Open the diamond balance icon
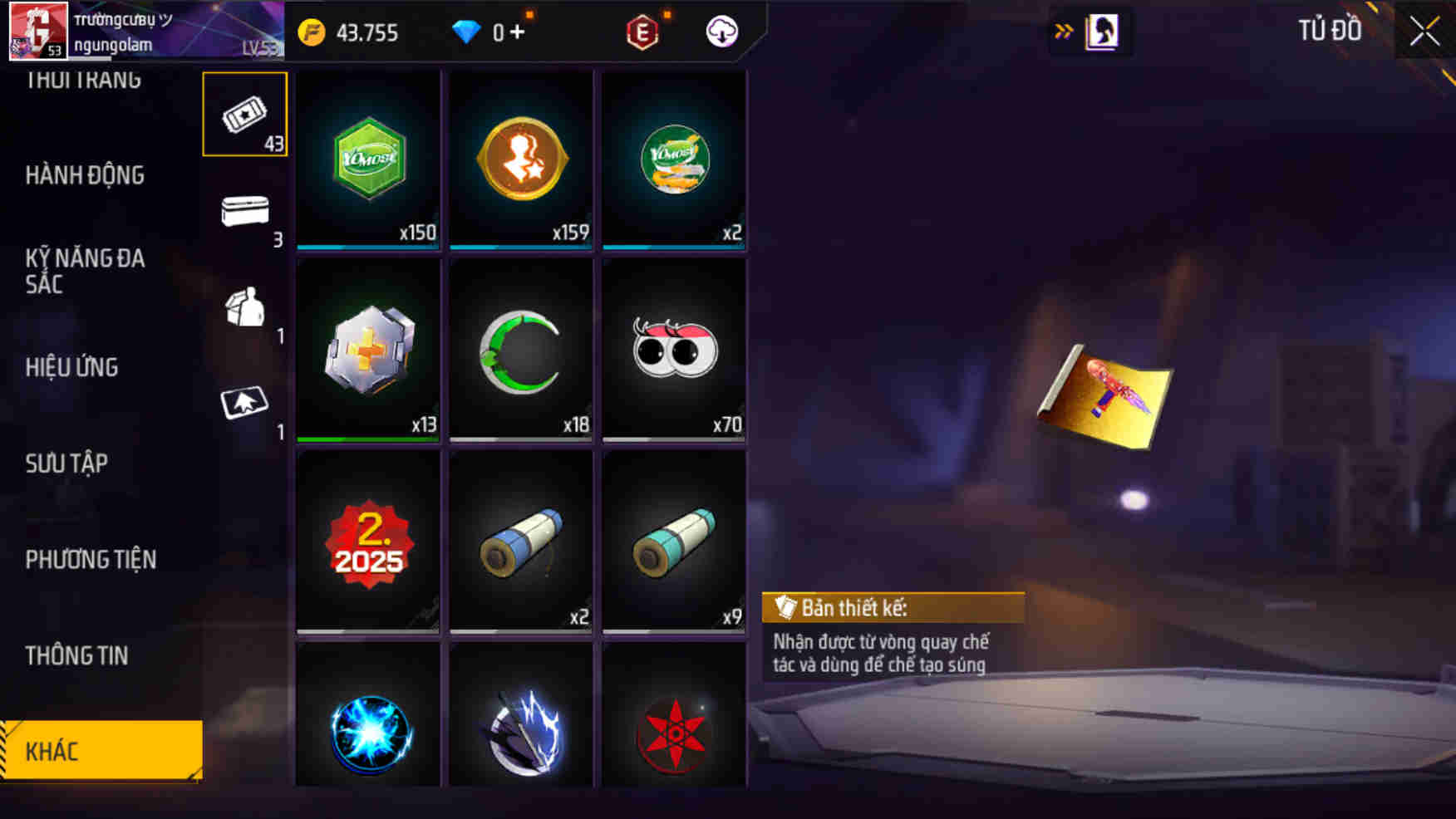 tap(468, 33)
